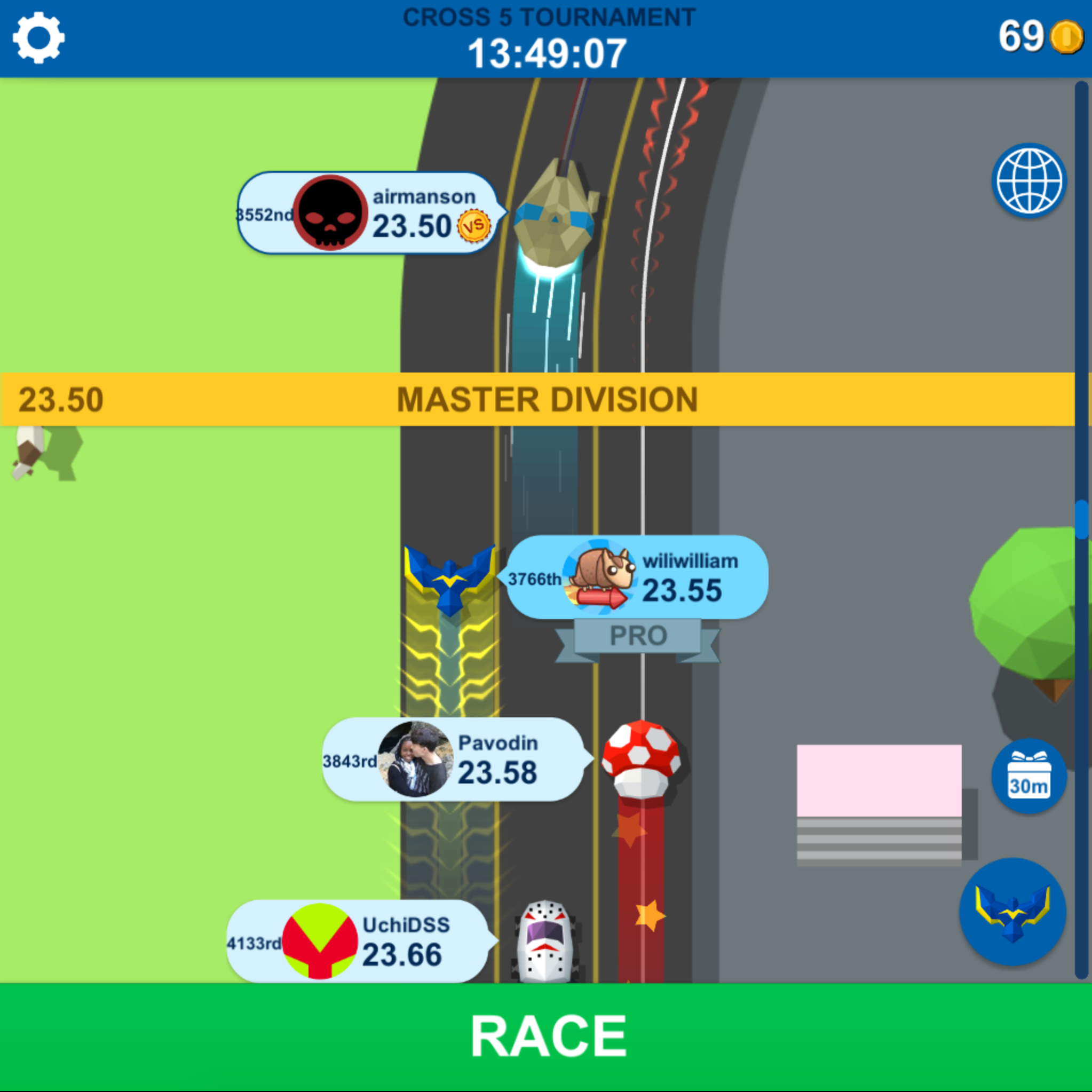Click the leaderboard scrollbar thumb

point(1081,519)
